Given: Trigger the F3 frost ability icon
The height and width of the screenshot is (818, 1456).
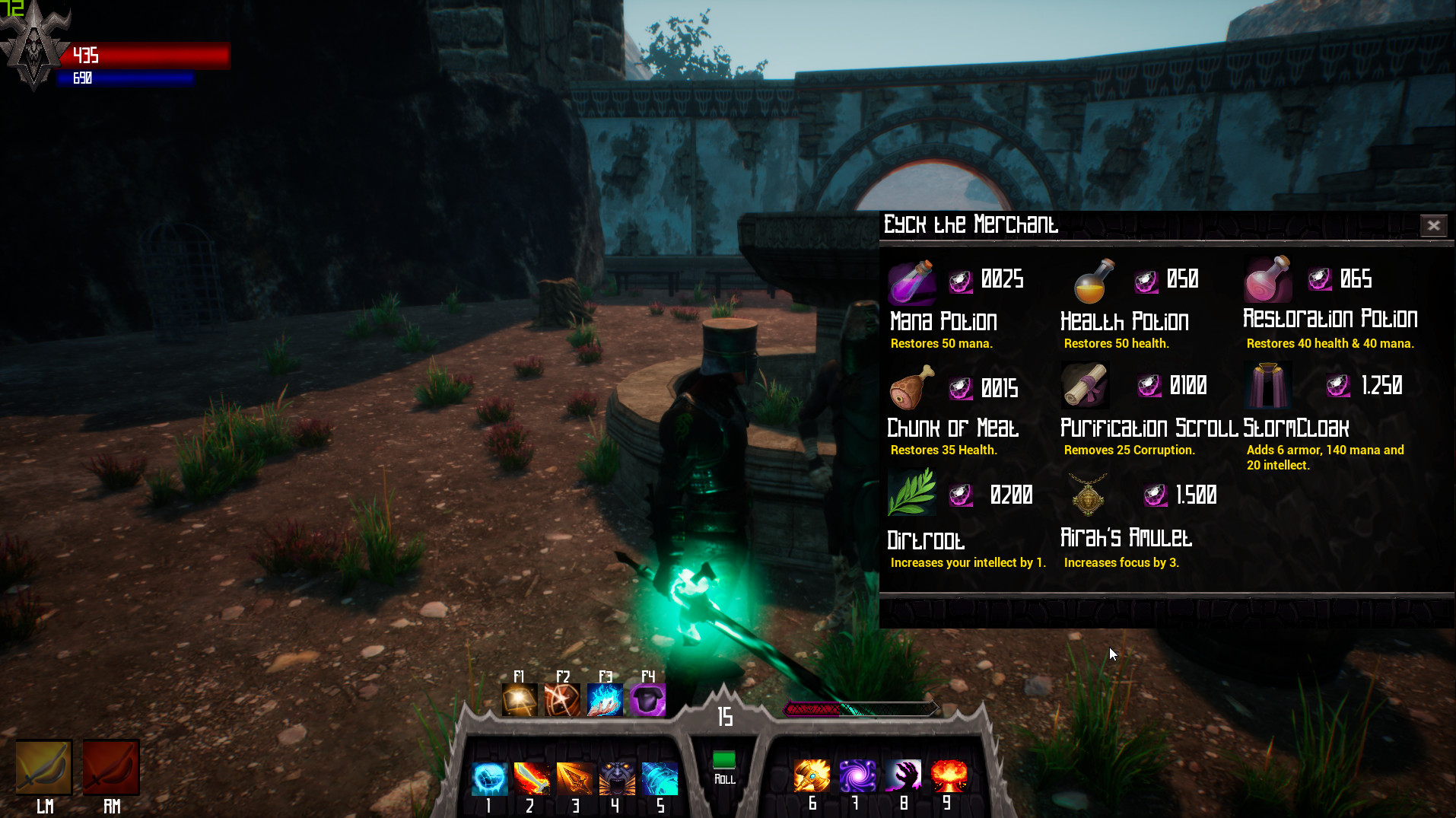Looking at the screenshot, I should pyautogui.click(x=605, y=699).
